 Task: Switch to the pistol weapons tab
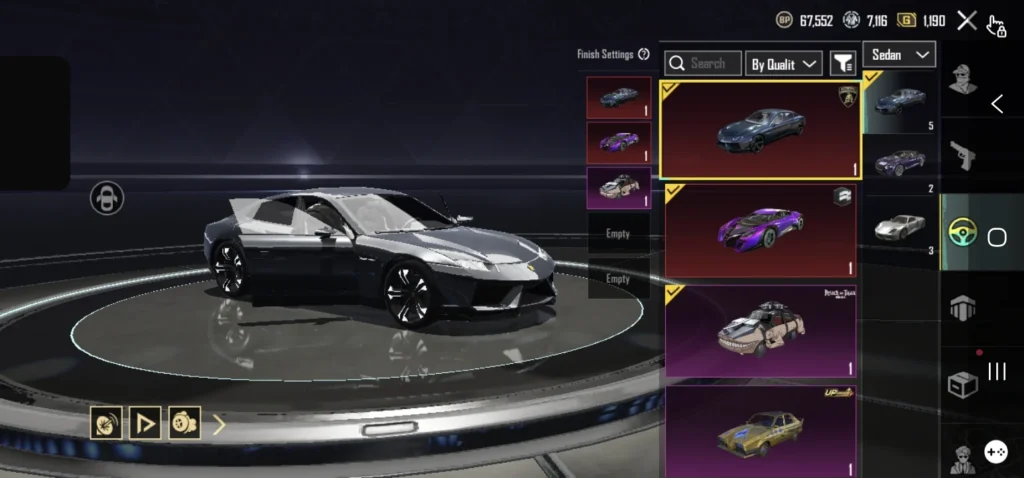[x=963, y=156]
